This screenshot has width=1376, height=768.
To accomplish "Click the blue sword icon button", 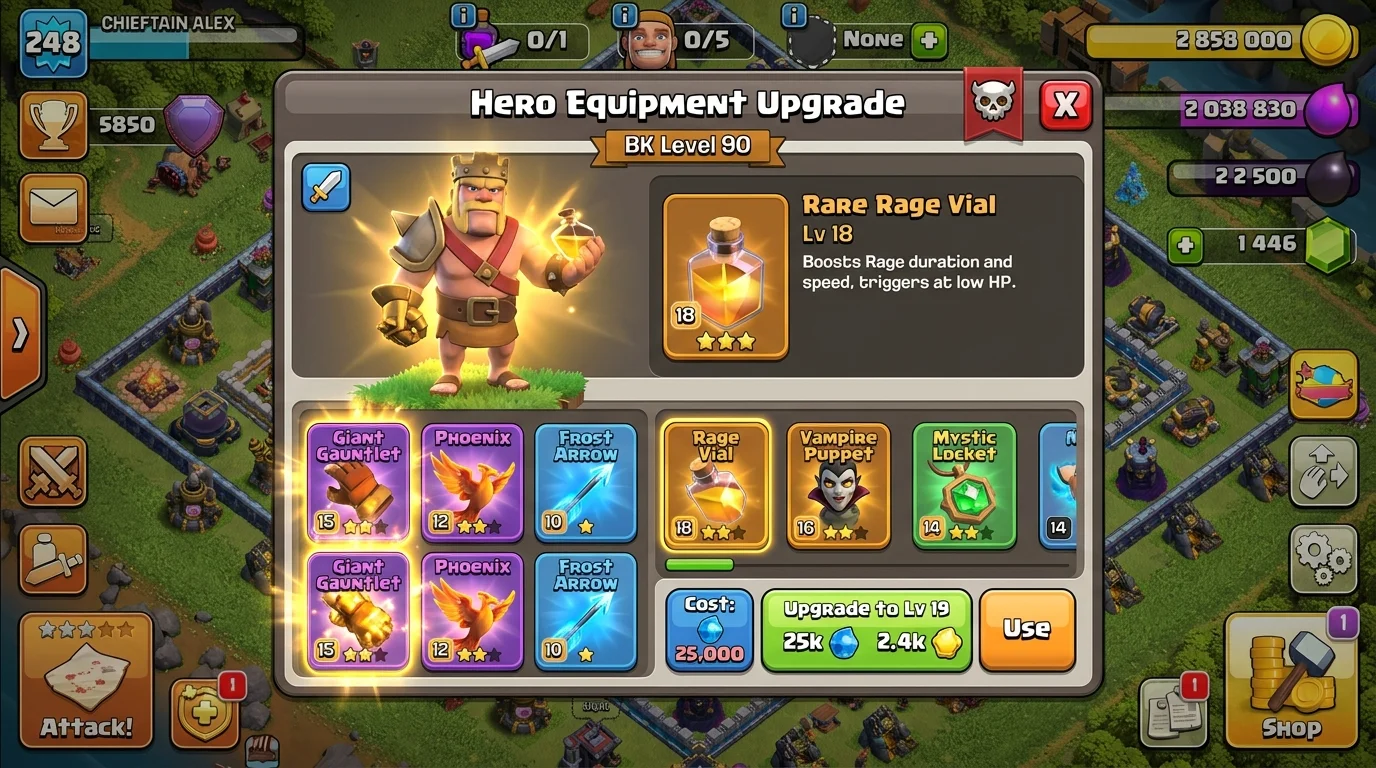I will [326, 188].
